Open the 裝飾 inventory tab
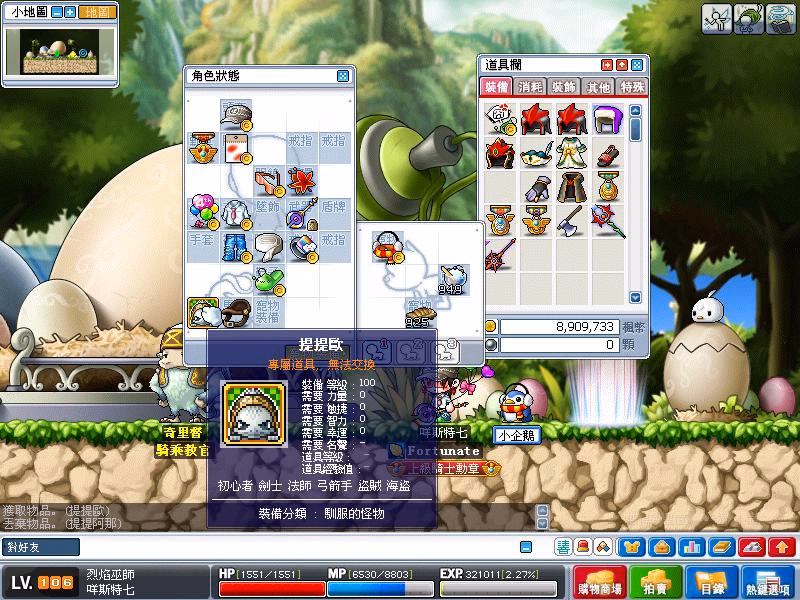 pyautogui.click(x=565, y=87)
